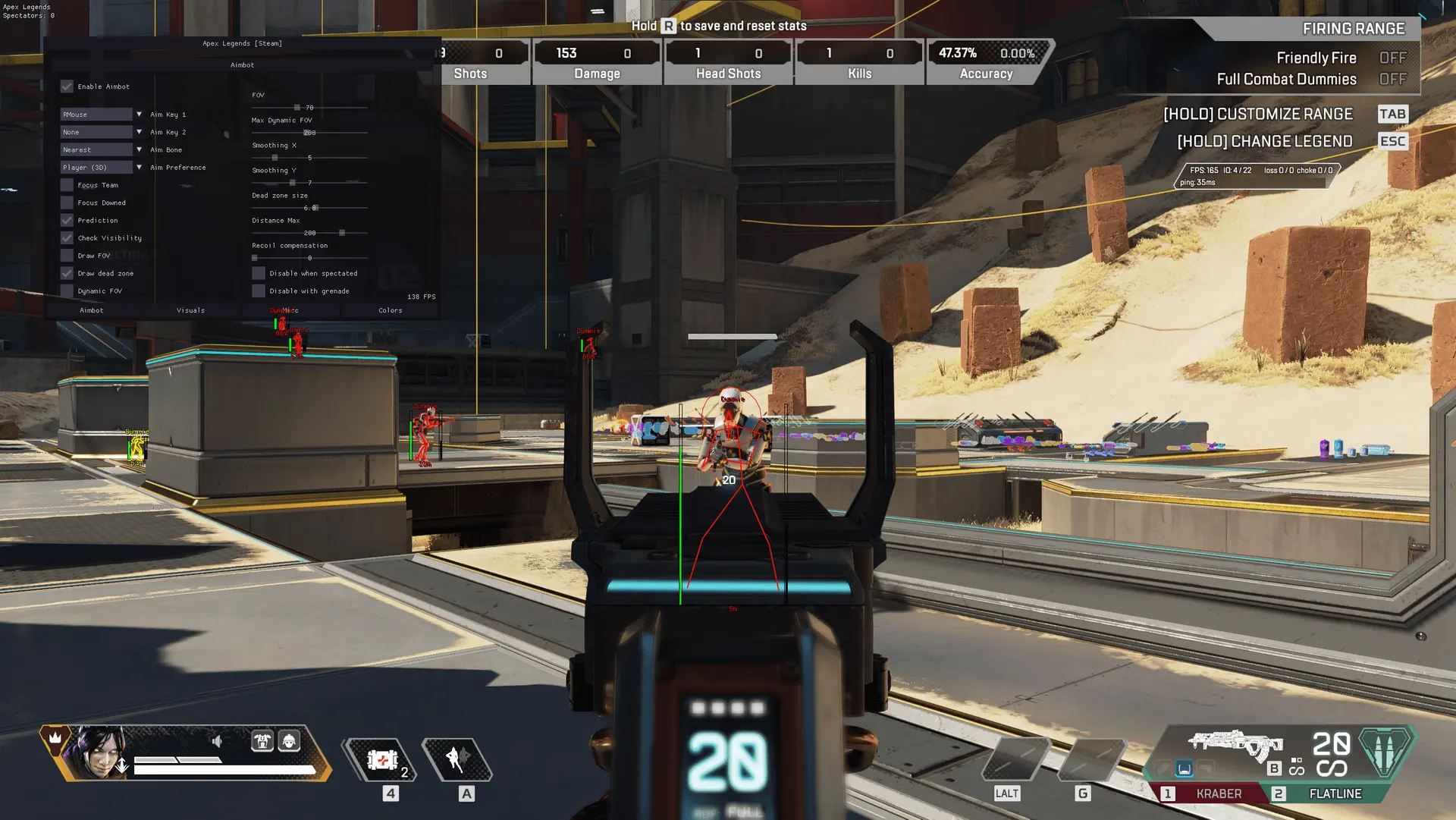Viewport: 1456px width, 820px height.
Task: Open the Colors tab
Action: click(x=390, y=310)
